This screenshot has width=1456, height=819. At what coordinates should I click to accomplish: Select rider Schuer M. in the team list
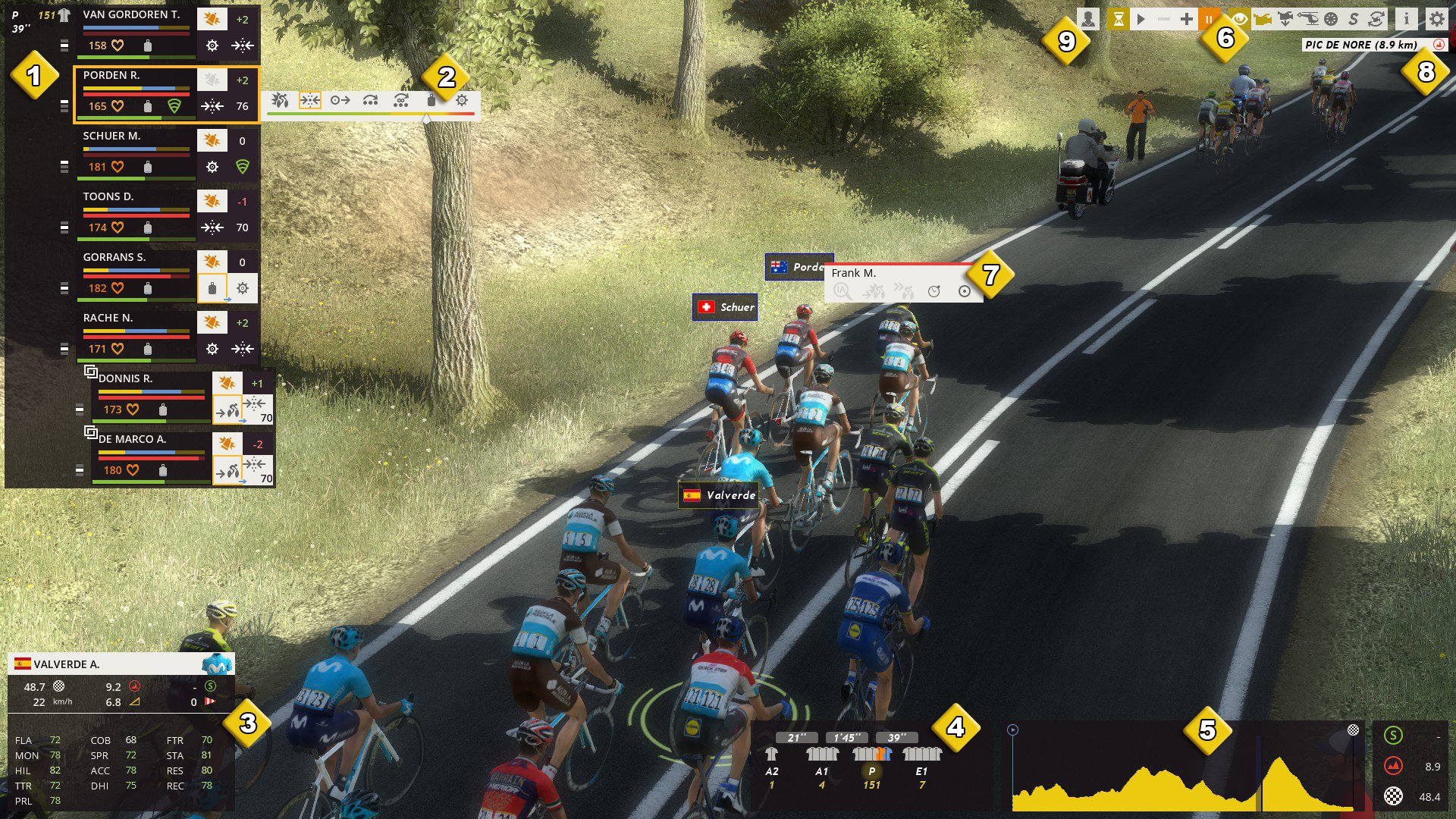pyautogui.click(x=111, y=136)
